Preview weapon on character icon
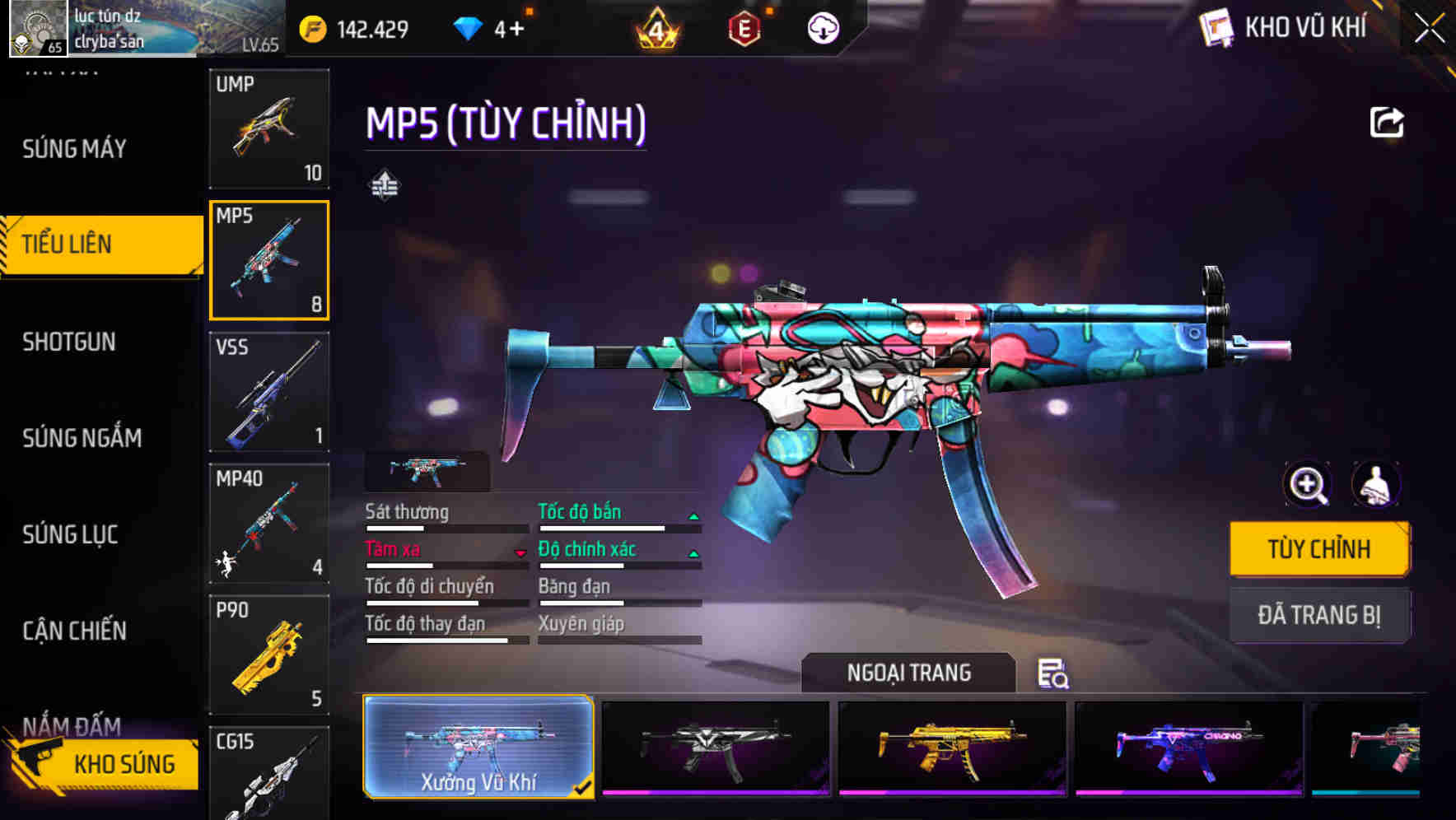Image resolution: width=1456 pixels, height=820 pixels. pos(1375,485)
